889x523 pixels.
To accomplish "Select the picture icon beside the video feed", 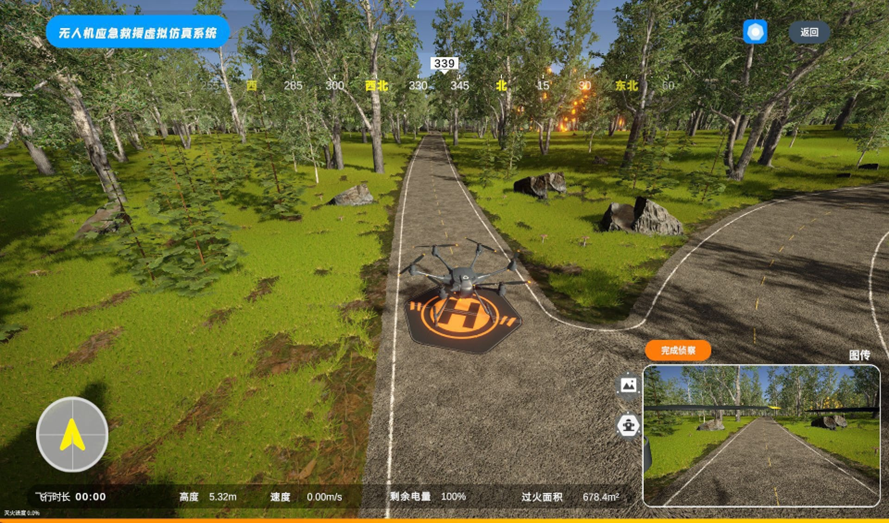I will tap(629, 384).
